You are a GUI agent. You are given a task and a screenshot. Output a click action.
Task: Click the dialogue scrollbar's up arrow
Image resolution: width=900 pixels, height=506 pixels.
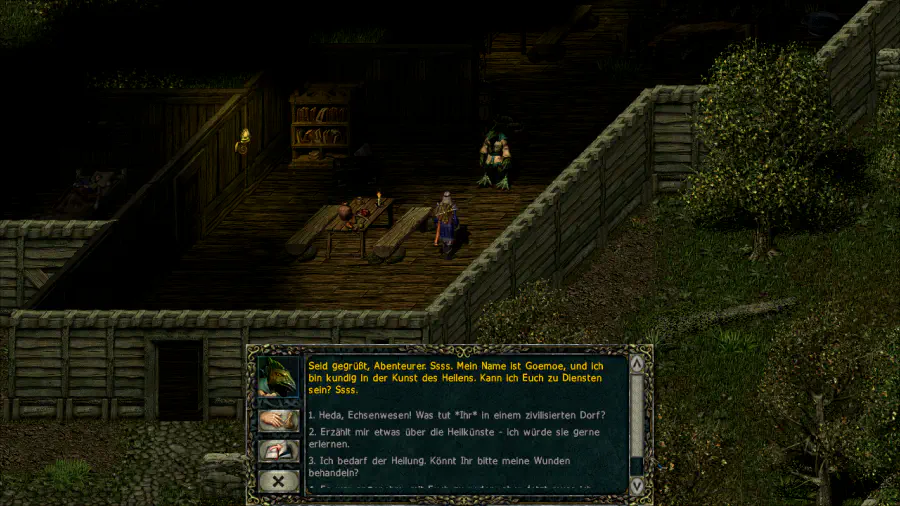click(x=637, y=363)
